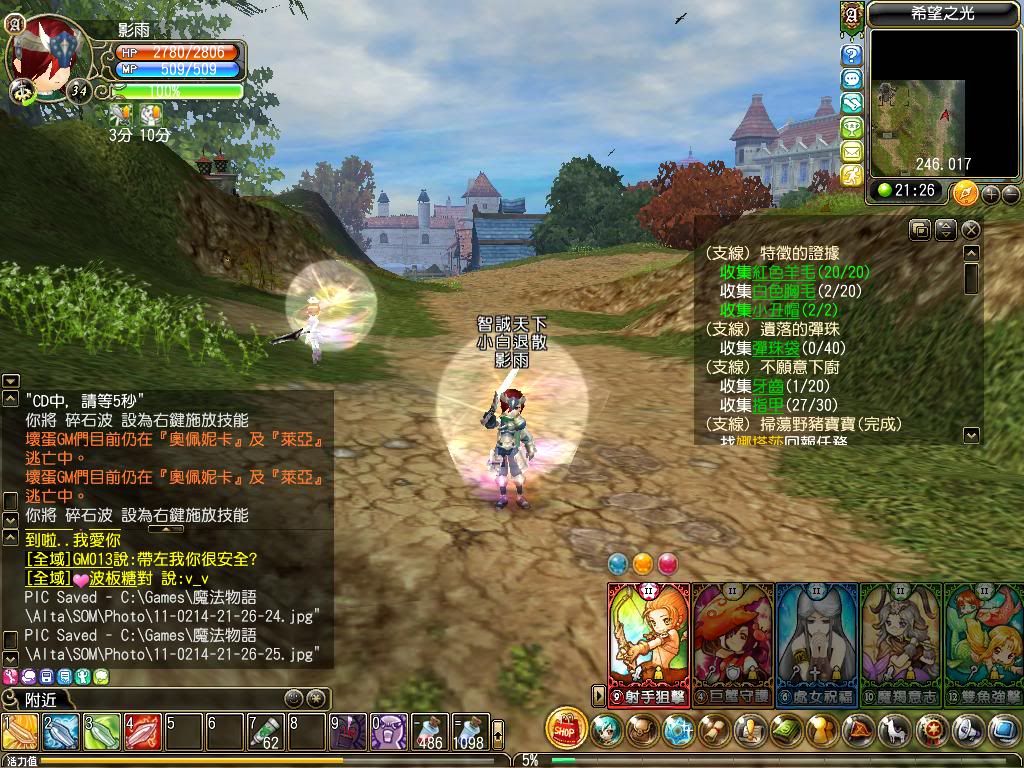Click the minimap zoom-out minus button
Screen dimensions: 1024x768
pos(1010,194)
